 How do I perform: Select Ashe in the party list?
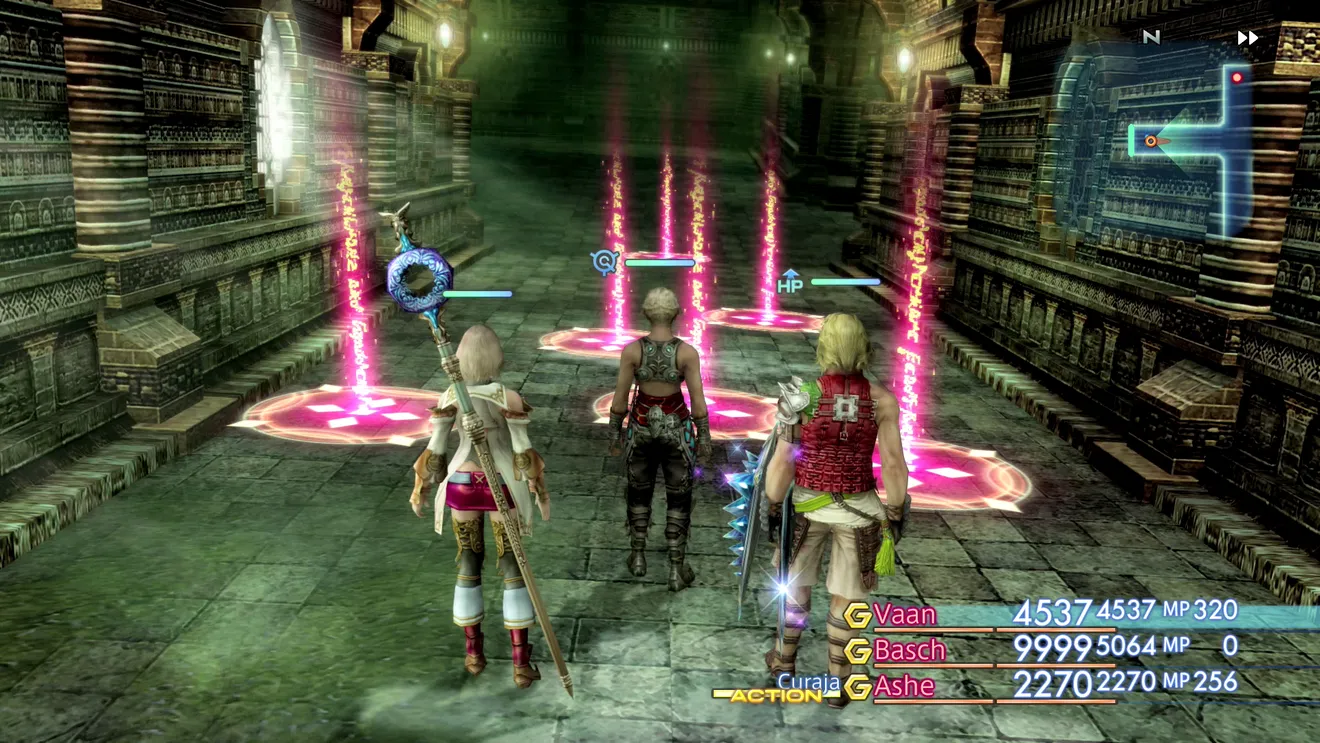904,686
